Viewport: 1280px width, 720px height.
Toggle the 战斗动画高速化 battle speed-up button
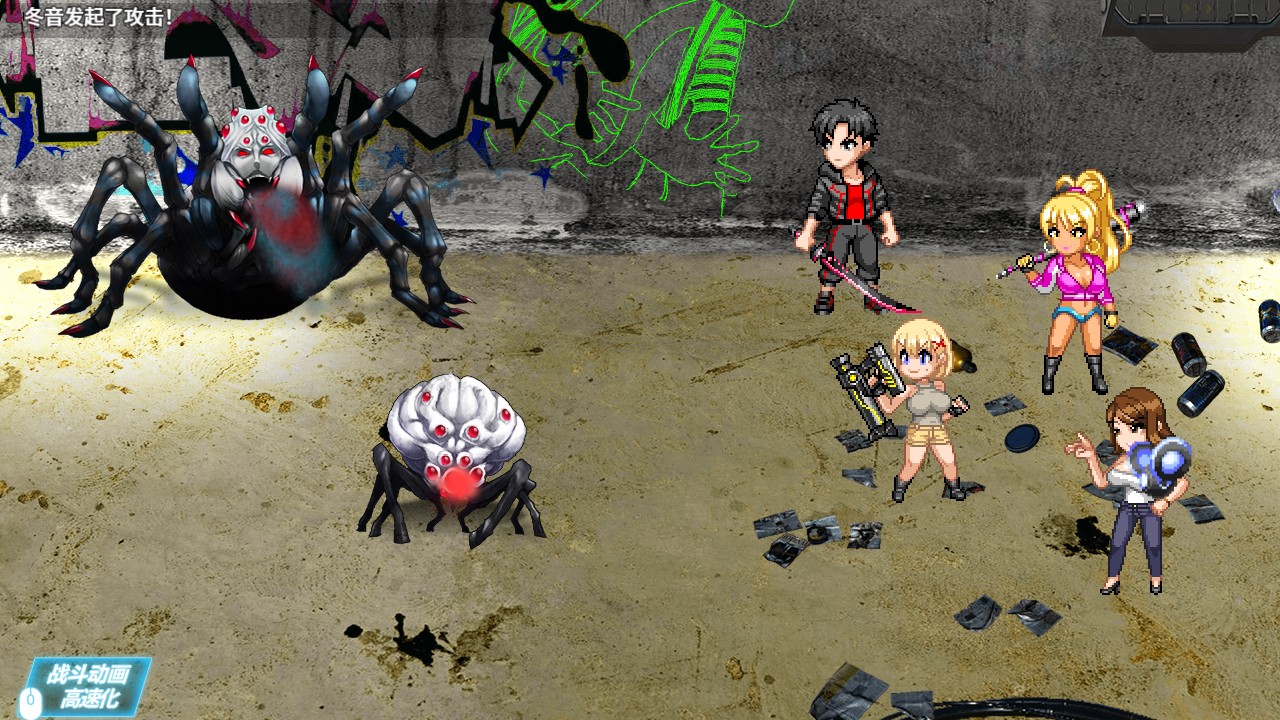(x=88, y=686)
